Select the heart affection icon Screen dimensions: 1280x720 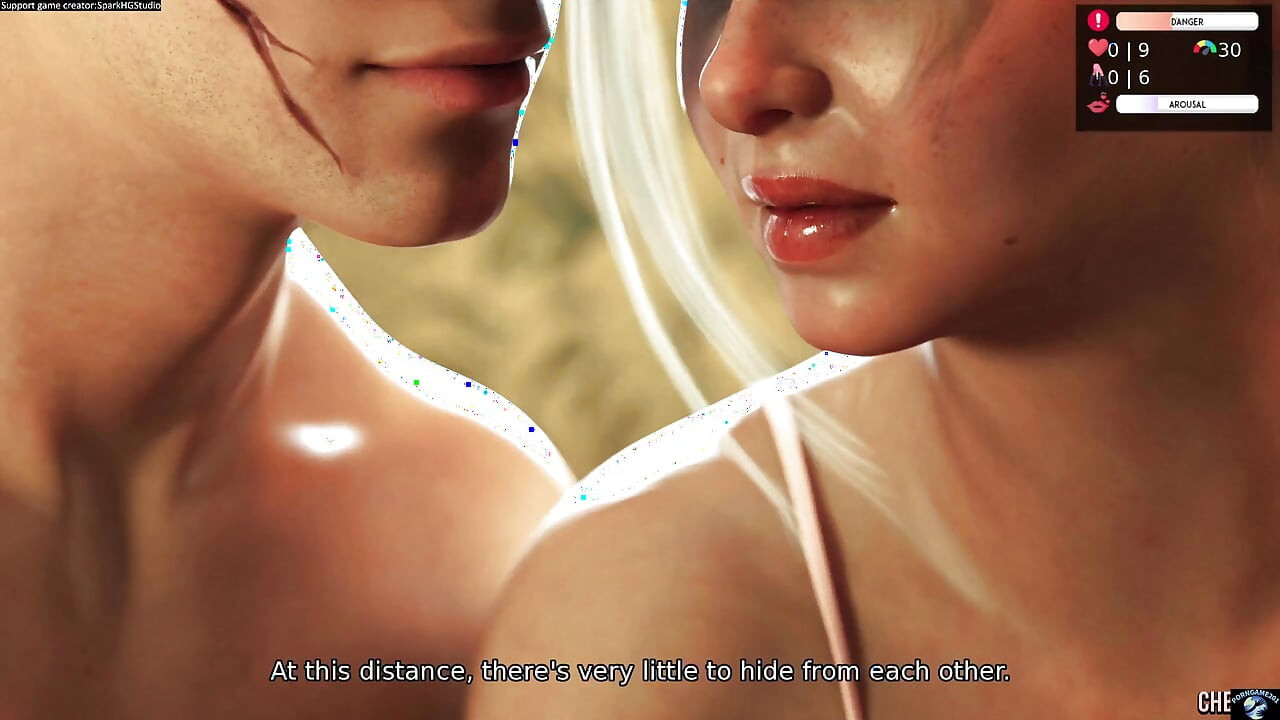[x=1096, y=48]
